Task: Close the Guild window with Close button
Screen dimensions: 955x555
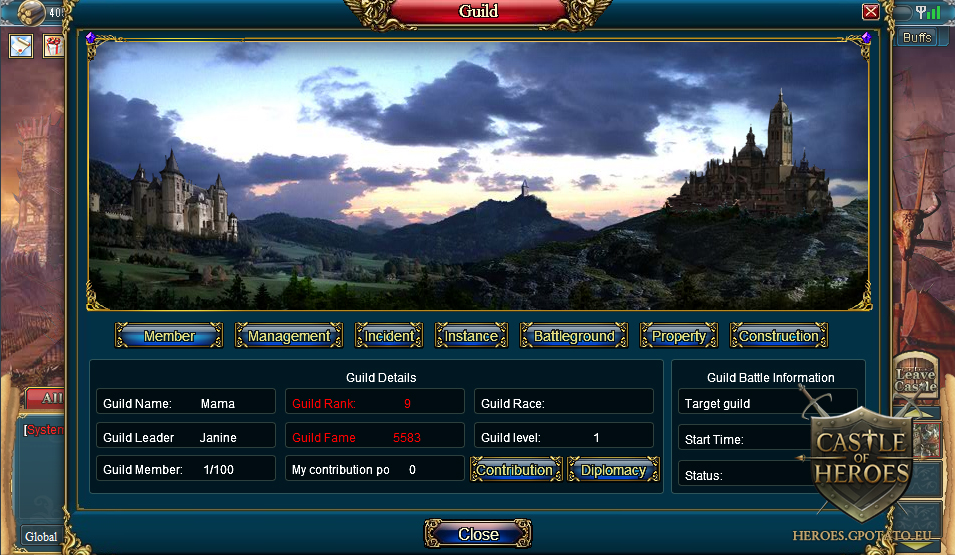Action: click(x=478, y=534)
